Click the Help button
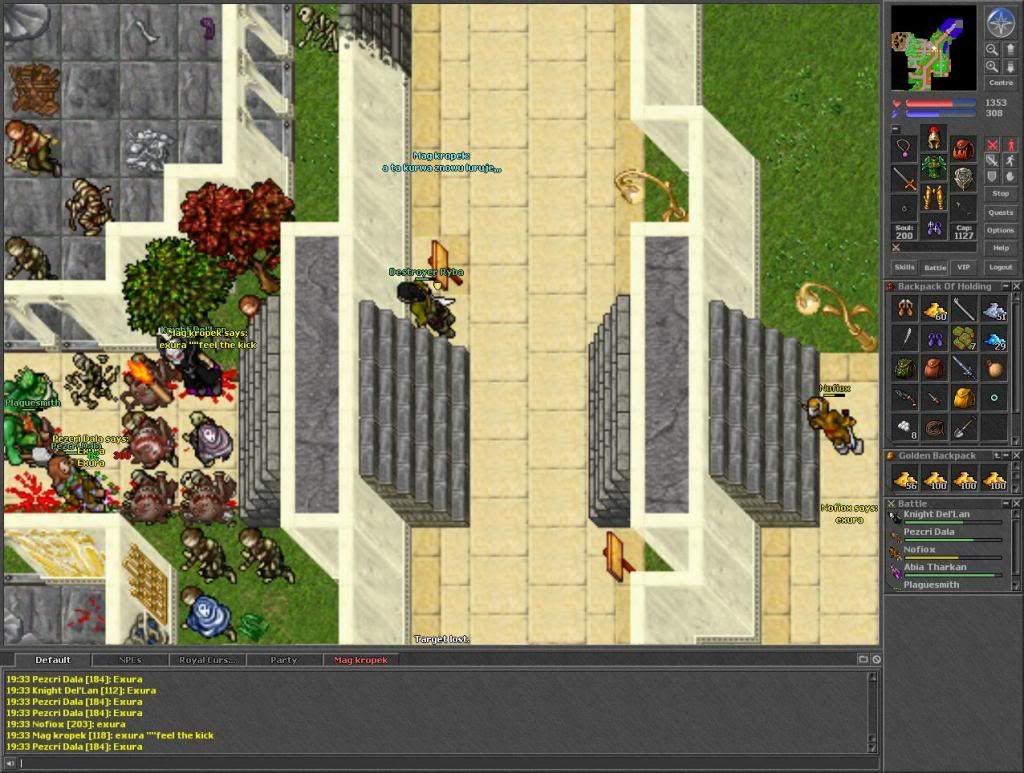 (x=1000, y=248)
